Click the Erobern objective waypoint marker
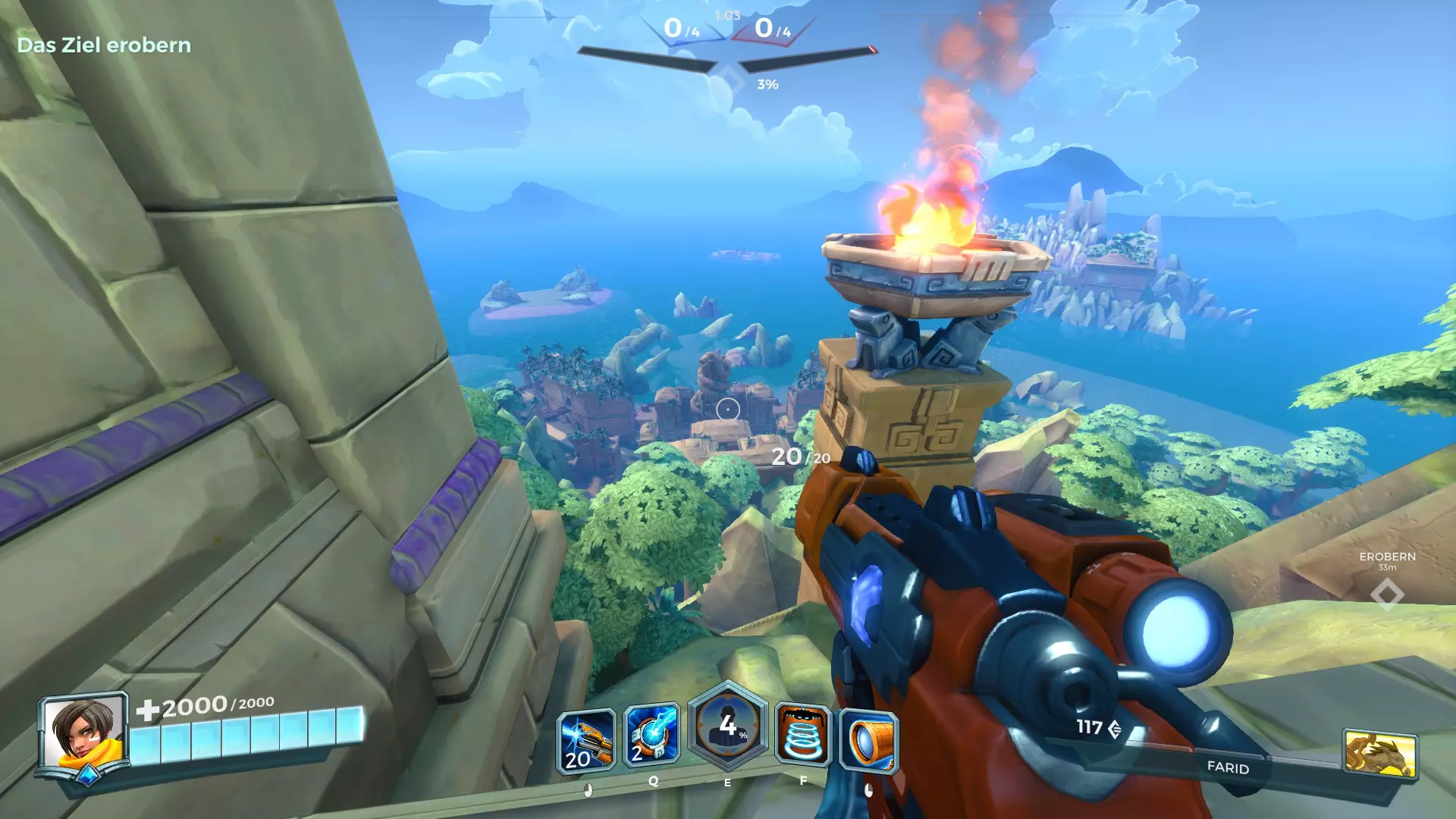Screen dimensions: 1456x819 [x=1387, y=594]
